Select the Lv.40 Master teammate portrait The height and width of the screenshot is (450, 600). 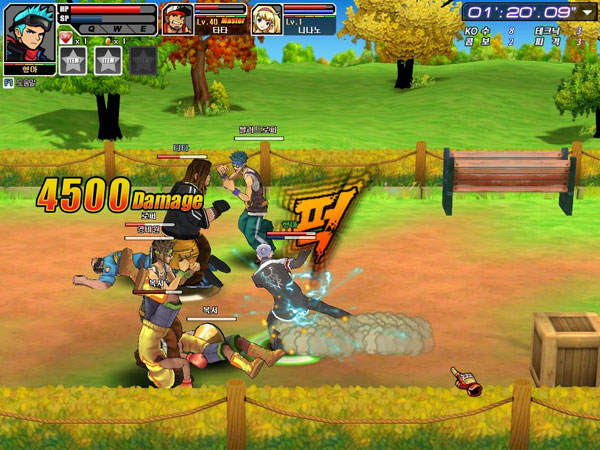point(176,18)
